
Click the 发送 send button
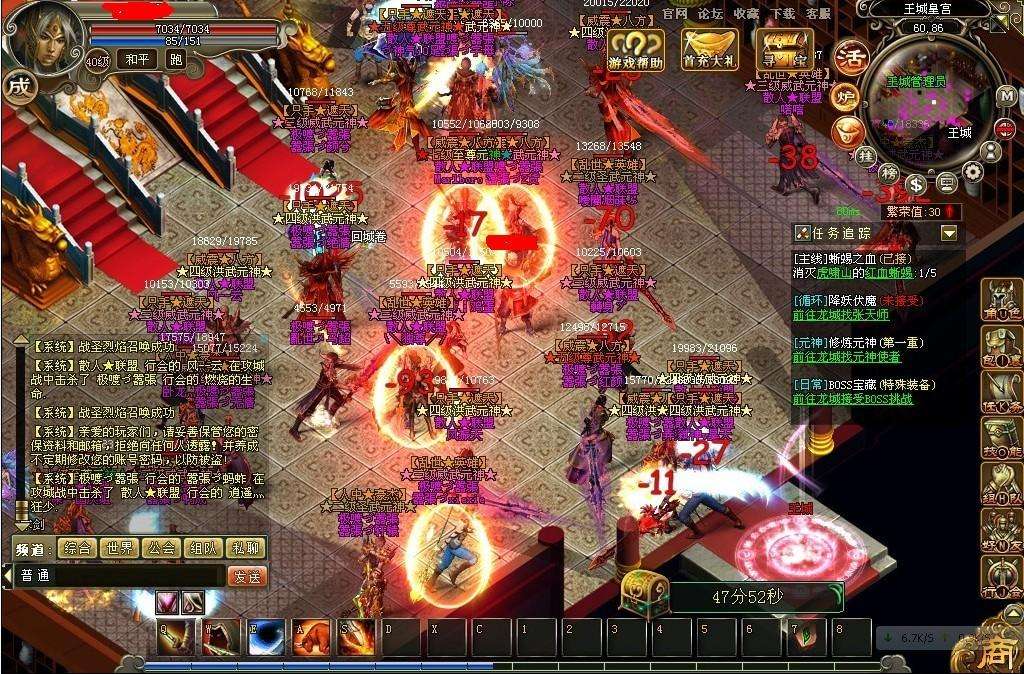(x=247, y=576)
